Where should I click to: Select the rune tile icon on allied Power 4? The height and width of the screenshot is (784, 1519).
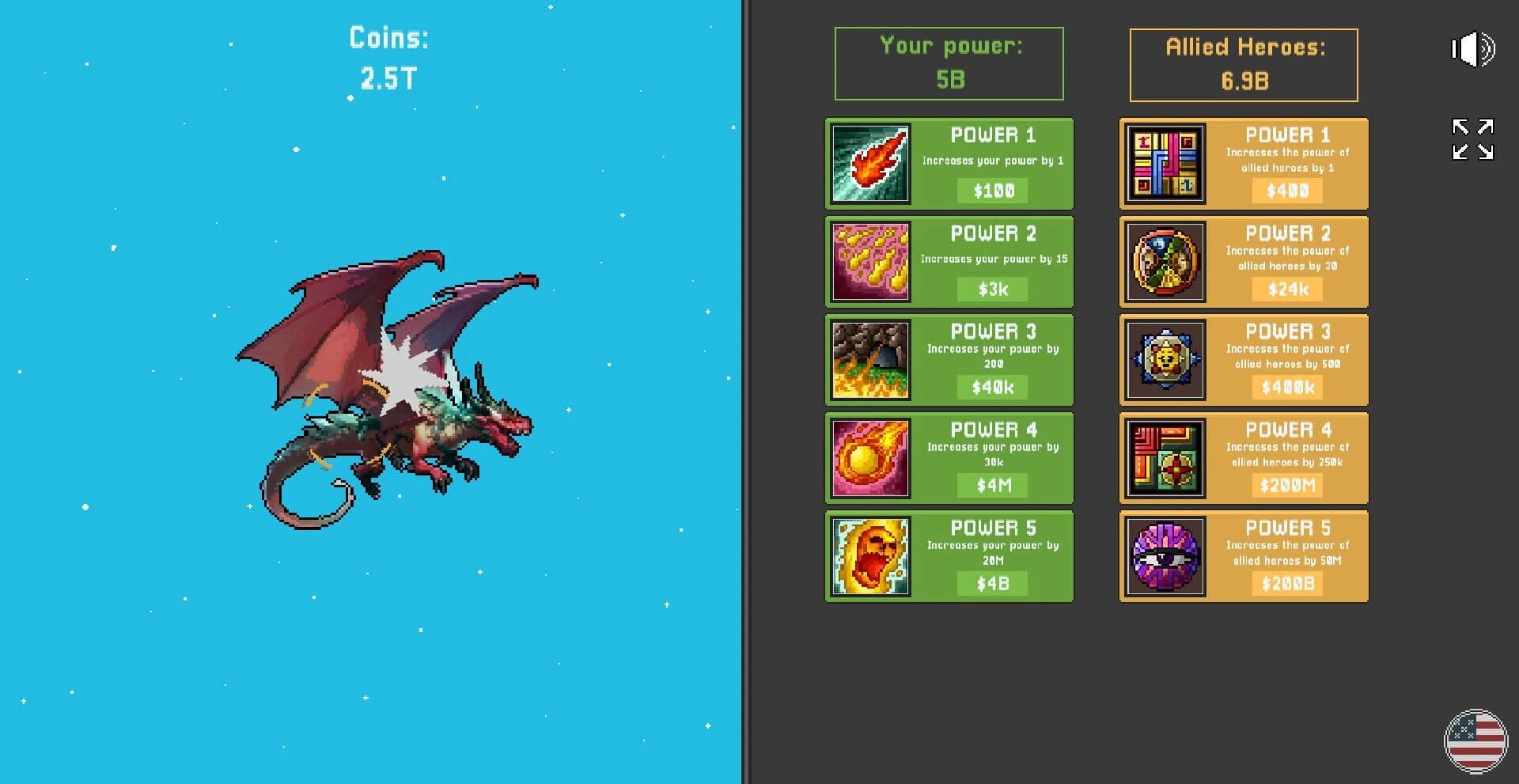tap(1163, 457)
